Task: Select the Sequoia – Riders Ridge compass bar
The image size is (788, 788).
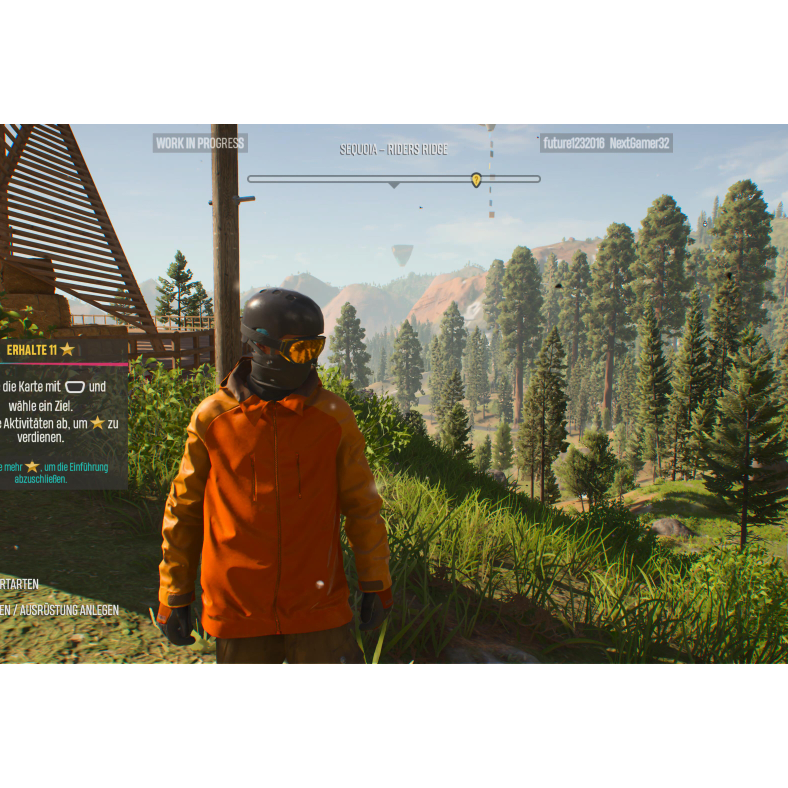Action: click(x=393, y=179)
